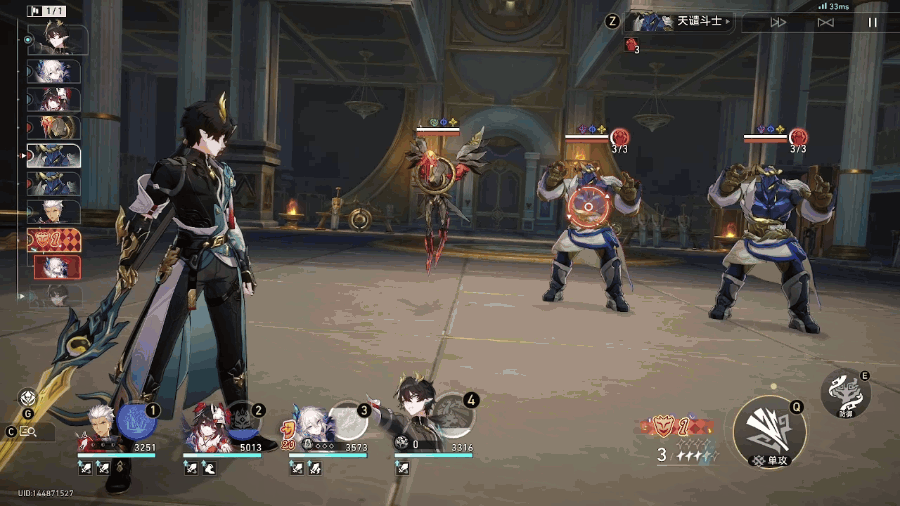
Task: Pause the battle
Action: (872, 22)
